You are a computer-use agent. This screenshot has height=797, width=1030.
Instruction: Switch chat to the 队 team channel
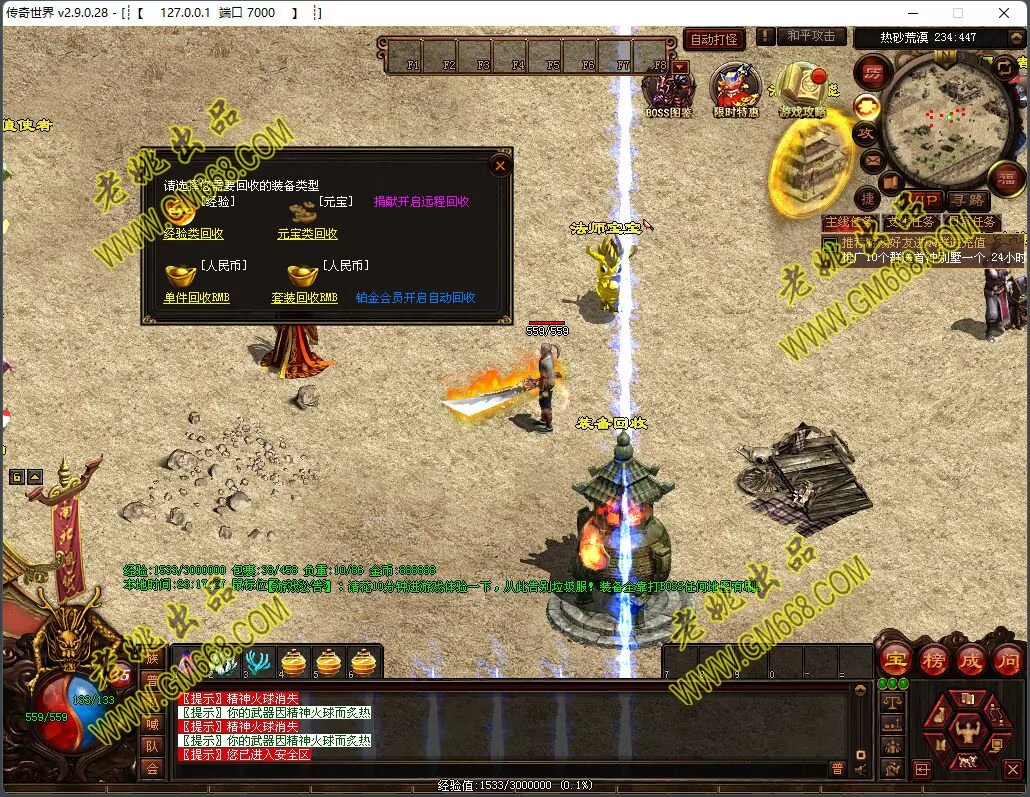[152, 746]
